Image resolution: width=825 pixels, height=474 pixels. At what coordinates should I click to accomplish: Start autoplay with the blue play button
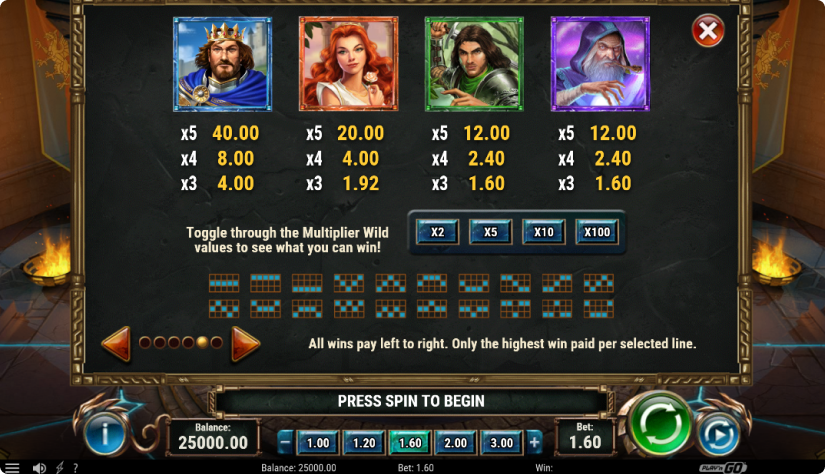(x=719, y=435)
